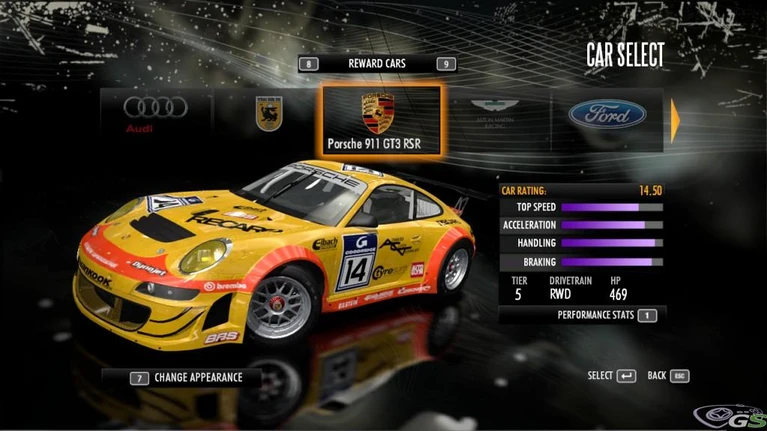Click the orange arrow for more brands
This screenshot has height=431, width=767.
pos(676,119)
